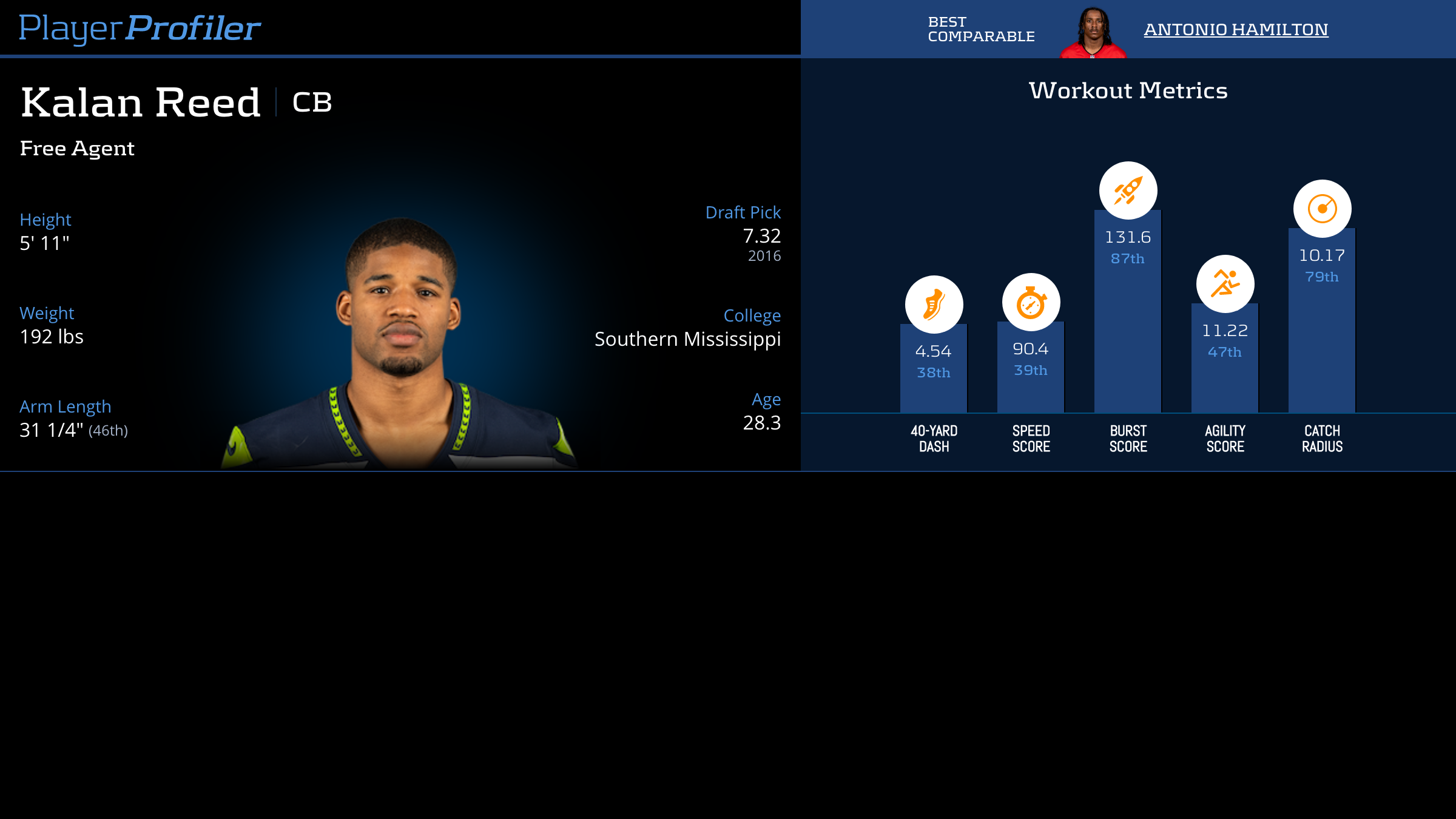Select Antonio Hamilton's headshot thumbnail
The image size is (1456, 819).
[x=1093, y=33]
